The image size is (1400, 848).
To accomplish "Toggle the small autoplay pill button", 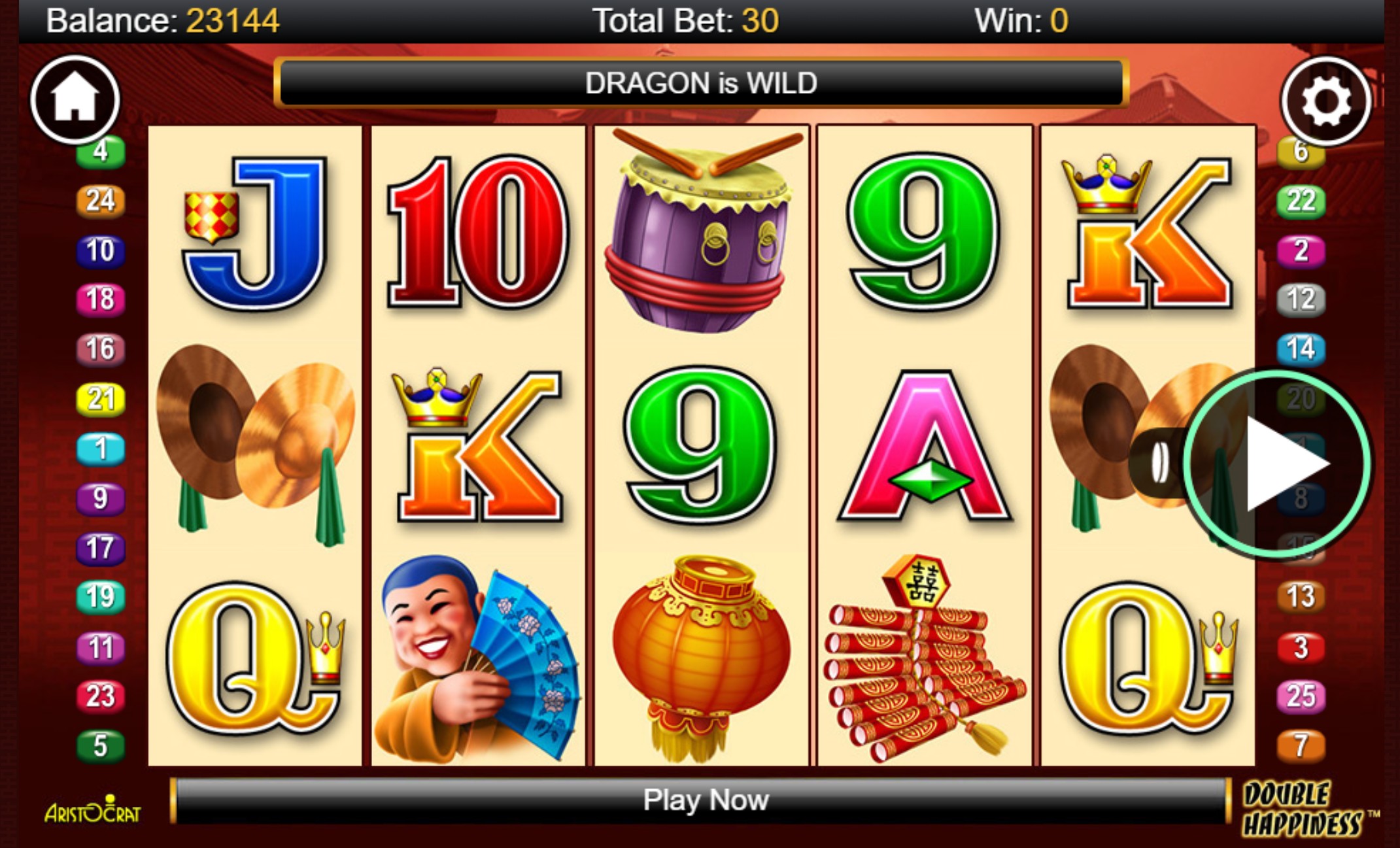I will tap(1159, 462).
